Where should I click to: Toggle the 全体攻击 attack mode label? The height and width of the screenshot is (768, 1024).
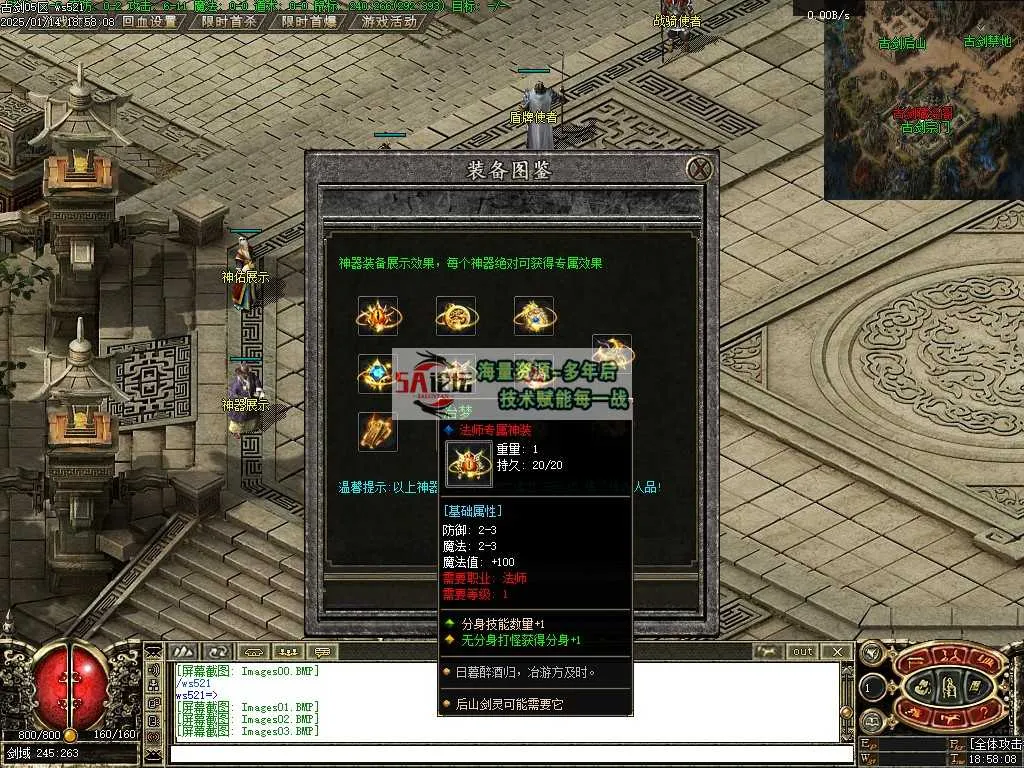tap(995, 744)
